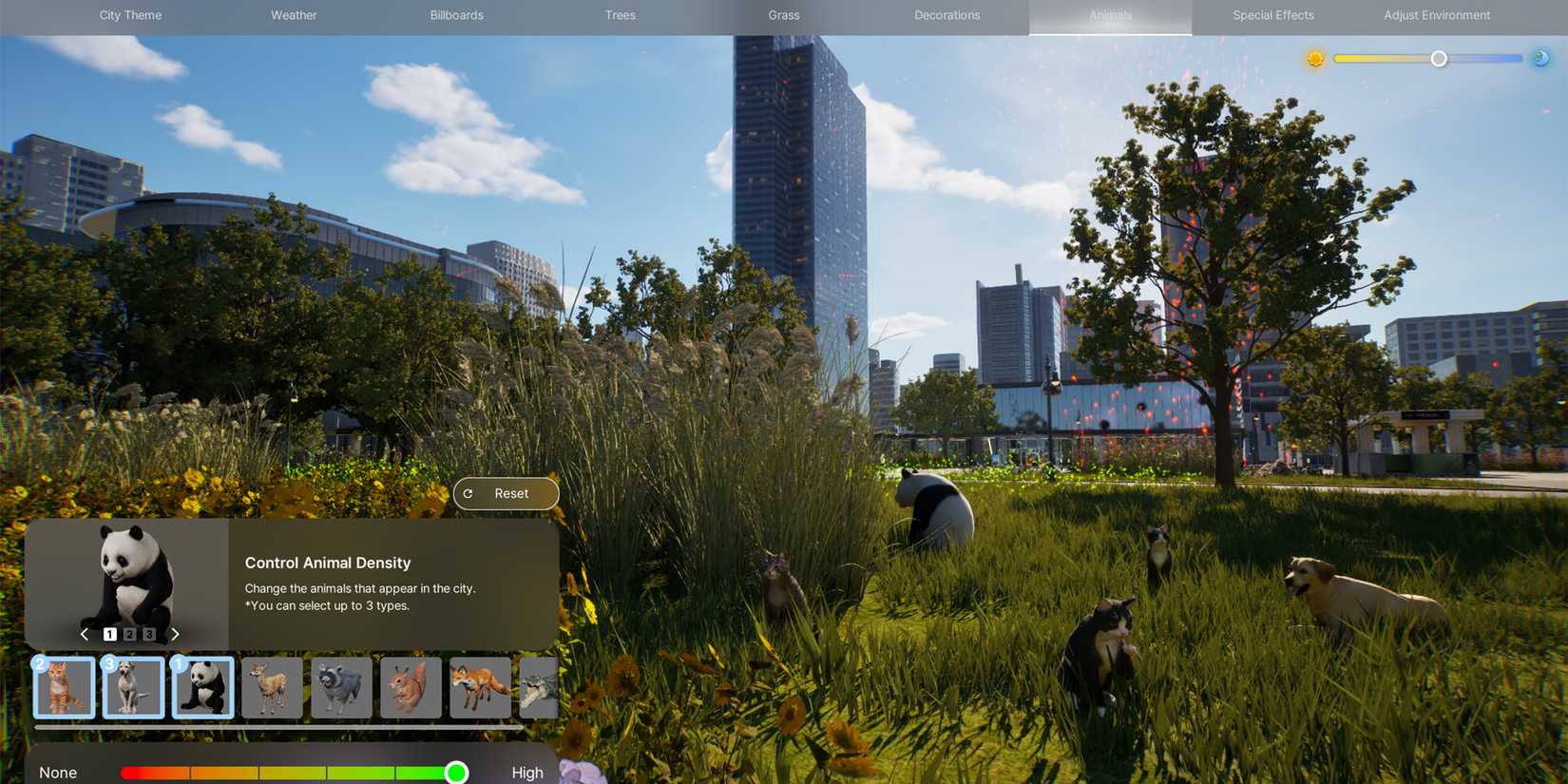Select the deer animal icon
This screenshot has width=1568, height=784.
point(272,686)
